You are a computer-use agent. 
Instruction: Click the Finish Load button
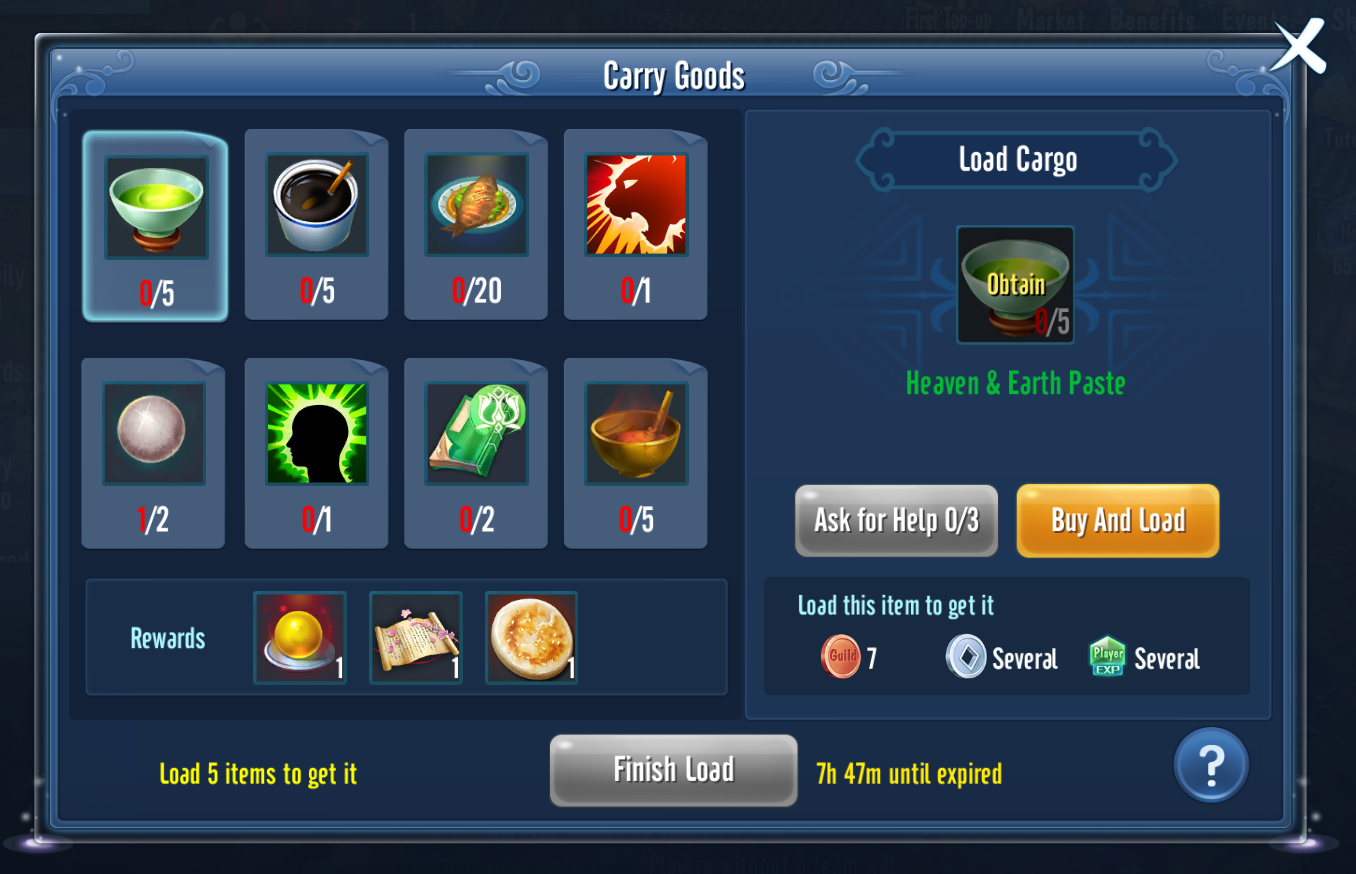point(673,770)
